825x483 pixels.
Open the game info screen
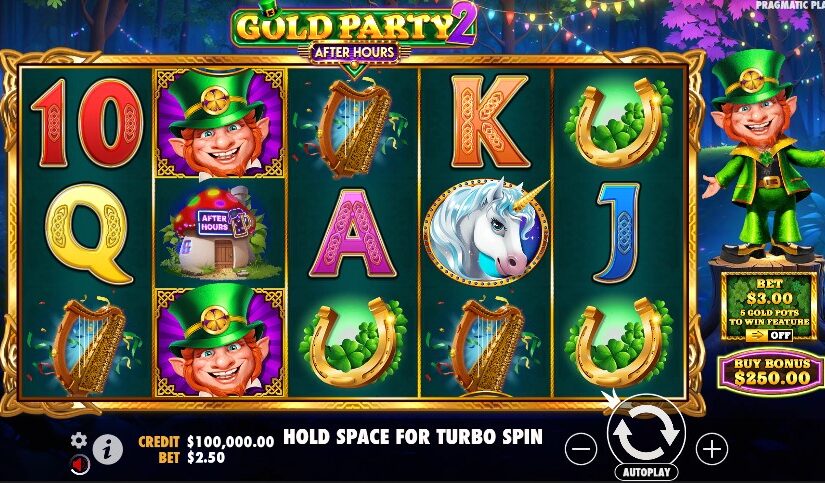click(108, 449)
